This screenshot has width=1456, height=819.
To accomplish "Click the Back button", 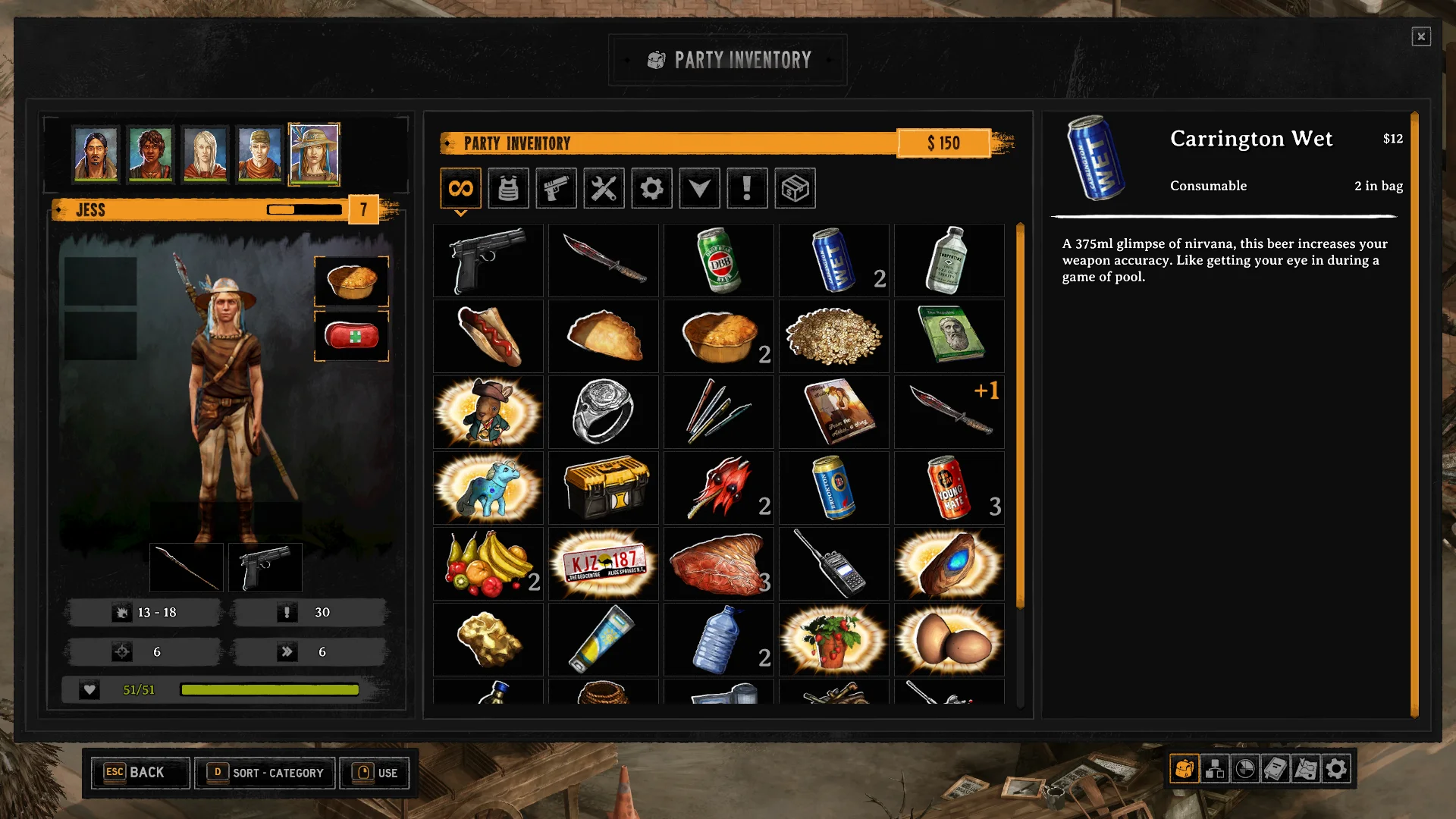I will click(x=140, y=773).
